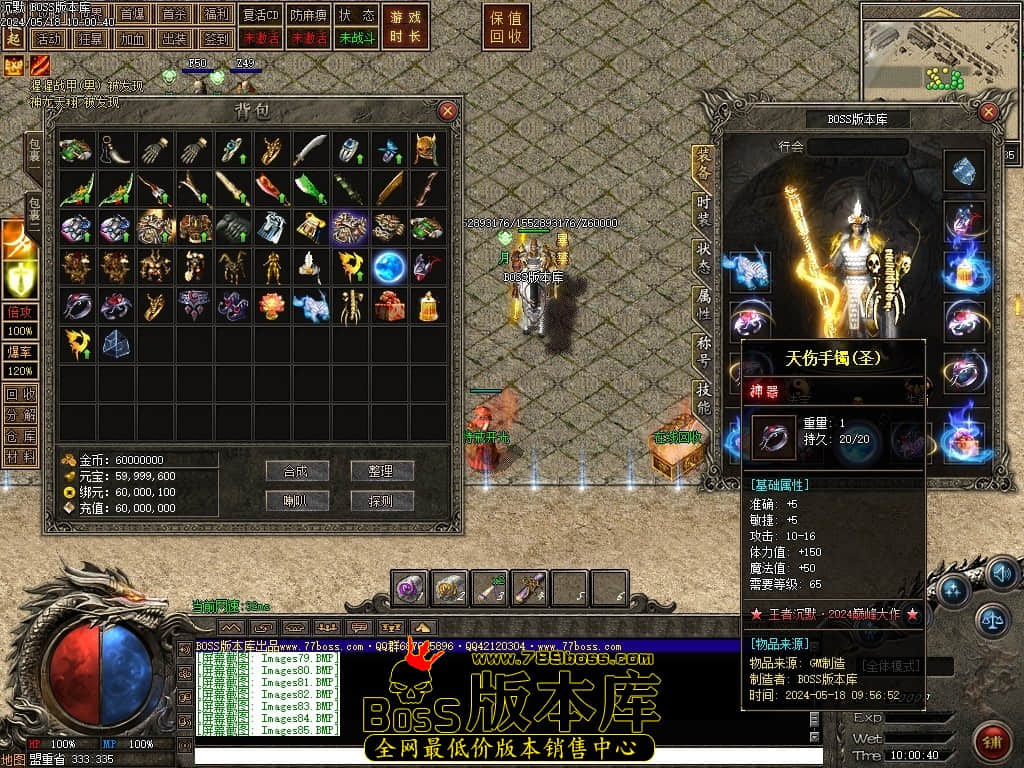Open the 属性 attributes tab
This screenshot has width=1024, height=768.
tap(704, 305)
